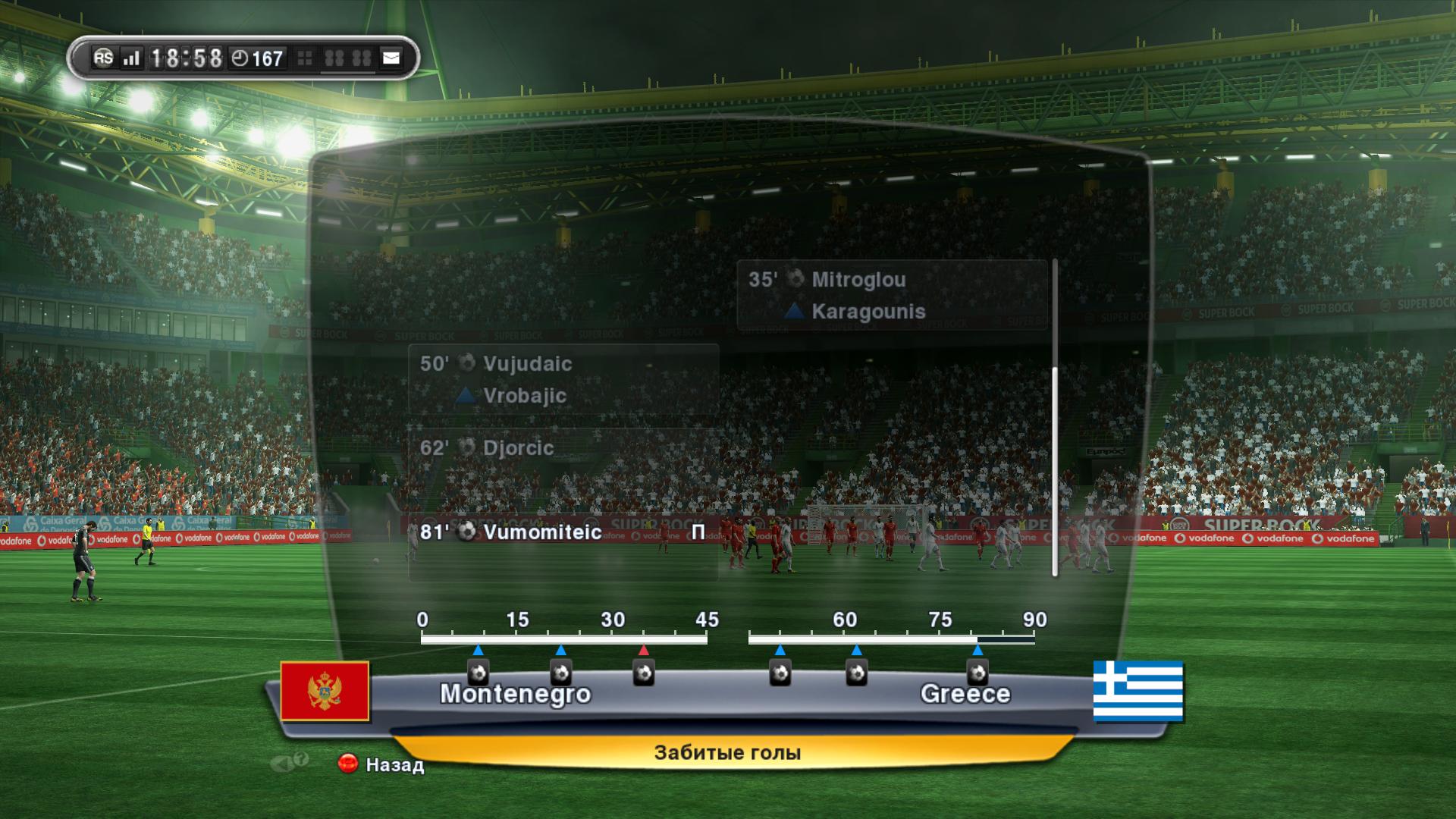Select the last goal ball on the timeline
The height and width of the screenshot is (819, 1456).
point(977,672)
